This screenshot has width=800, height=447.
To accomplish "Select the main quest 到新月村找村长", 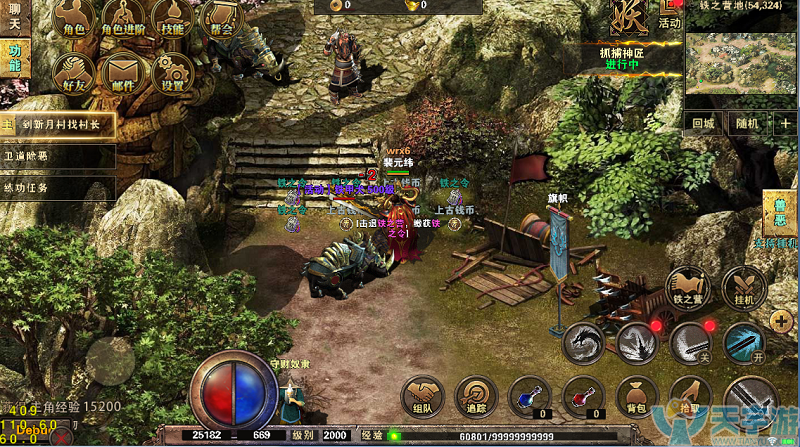I will pyautogui.click(x=60, y=124).
